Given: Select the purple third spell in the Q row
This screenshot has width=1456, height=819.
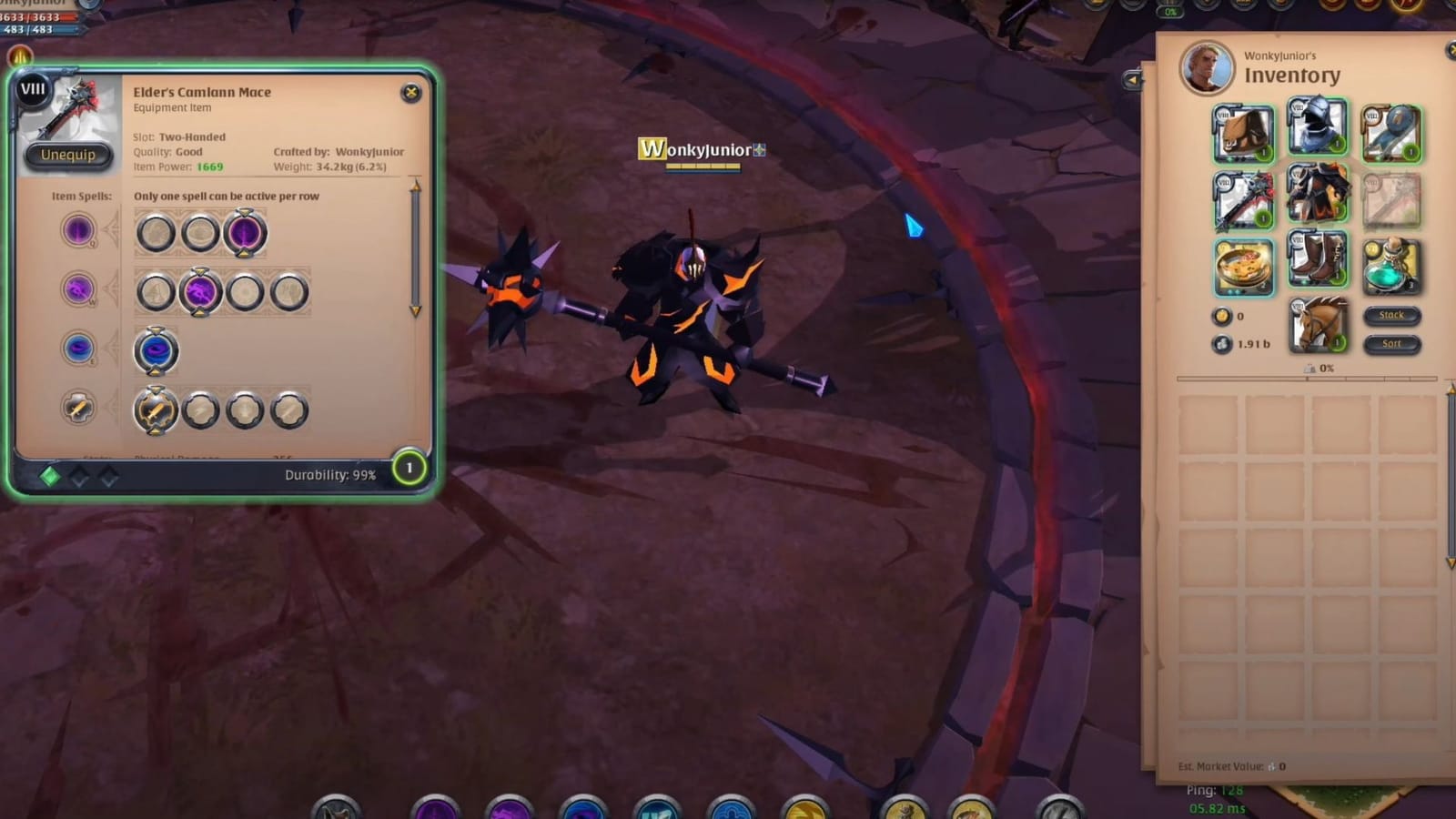Looking at the screenshot, I should [x=245, y=233].
